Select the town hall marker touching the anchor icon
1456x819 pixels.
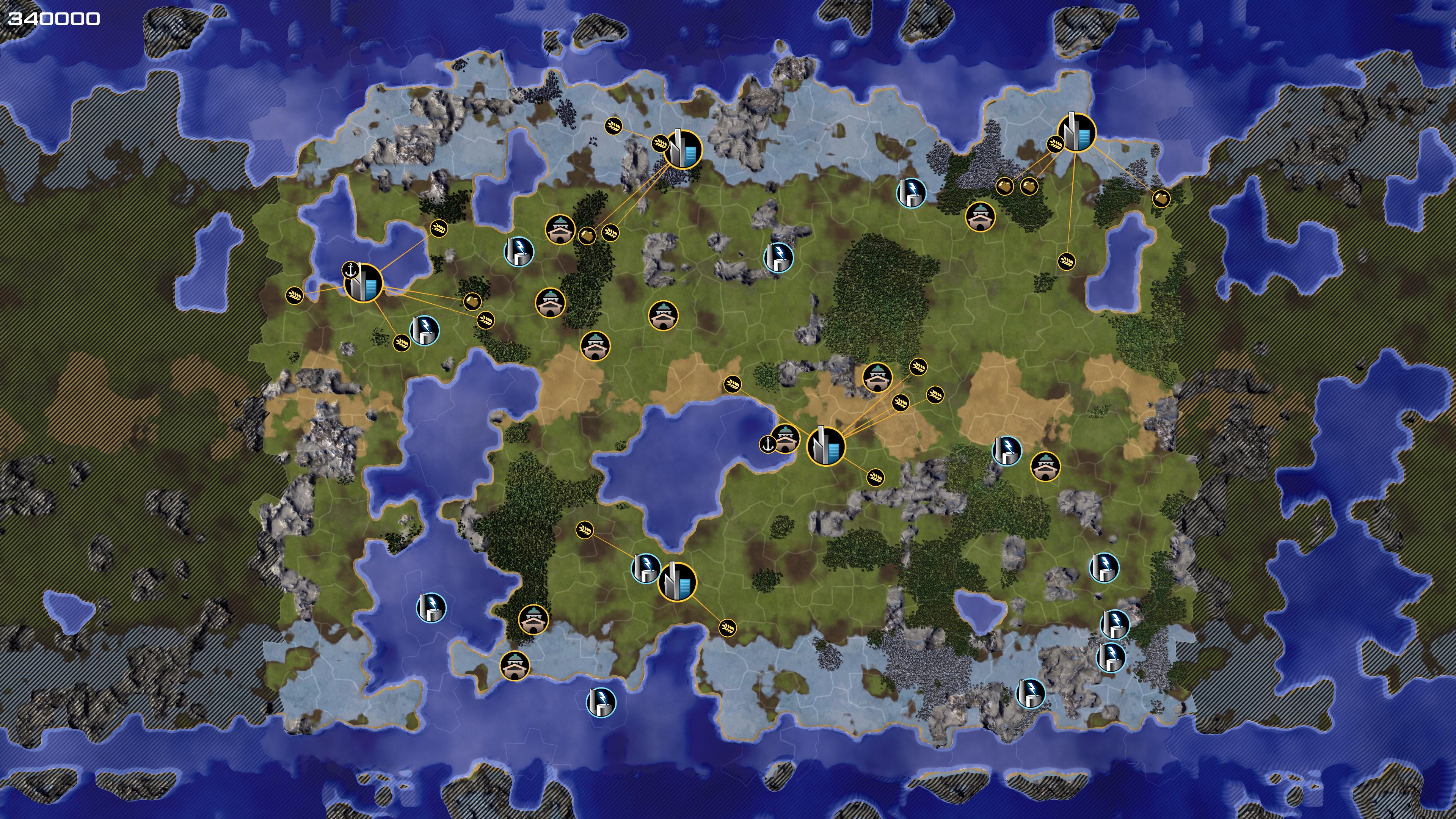[785, 439]
